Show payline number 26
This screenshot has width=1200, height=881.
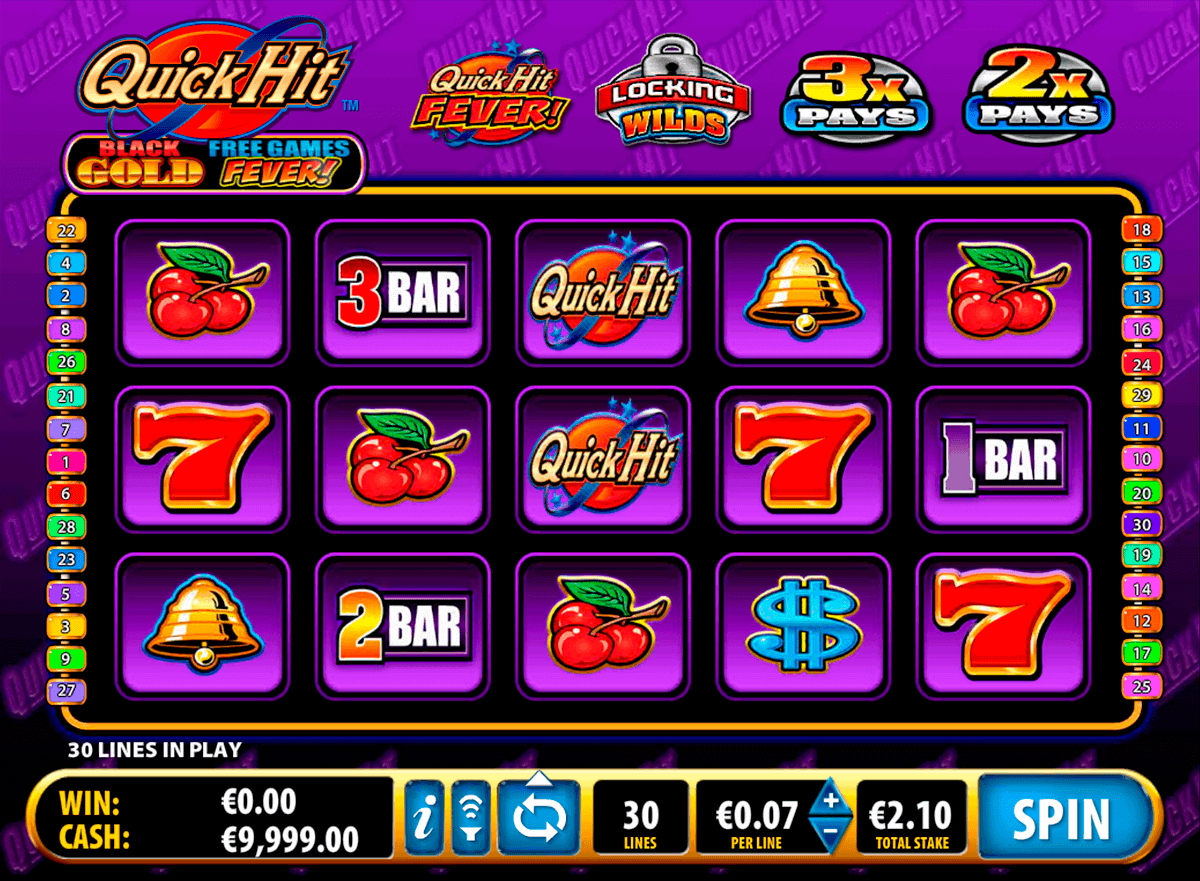pos(67,361)
